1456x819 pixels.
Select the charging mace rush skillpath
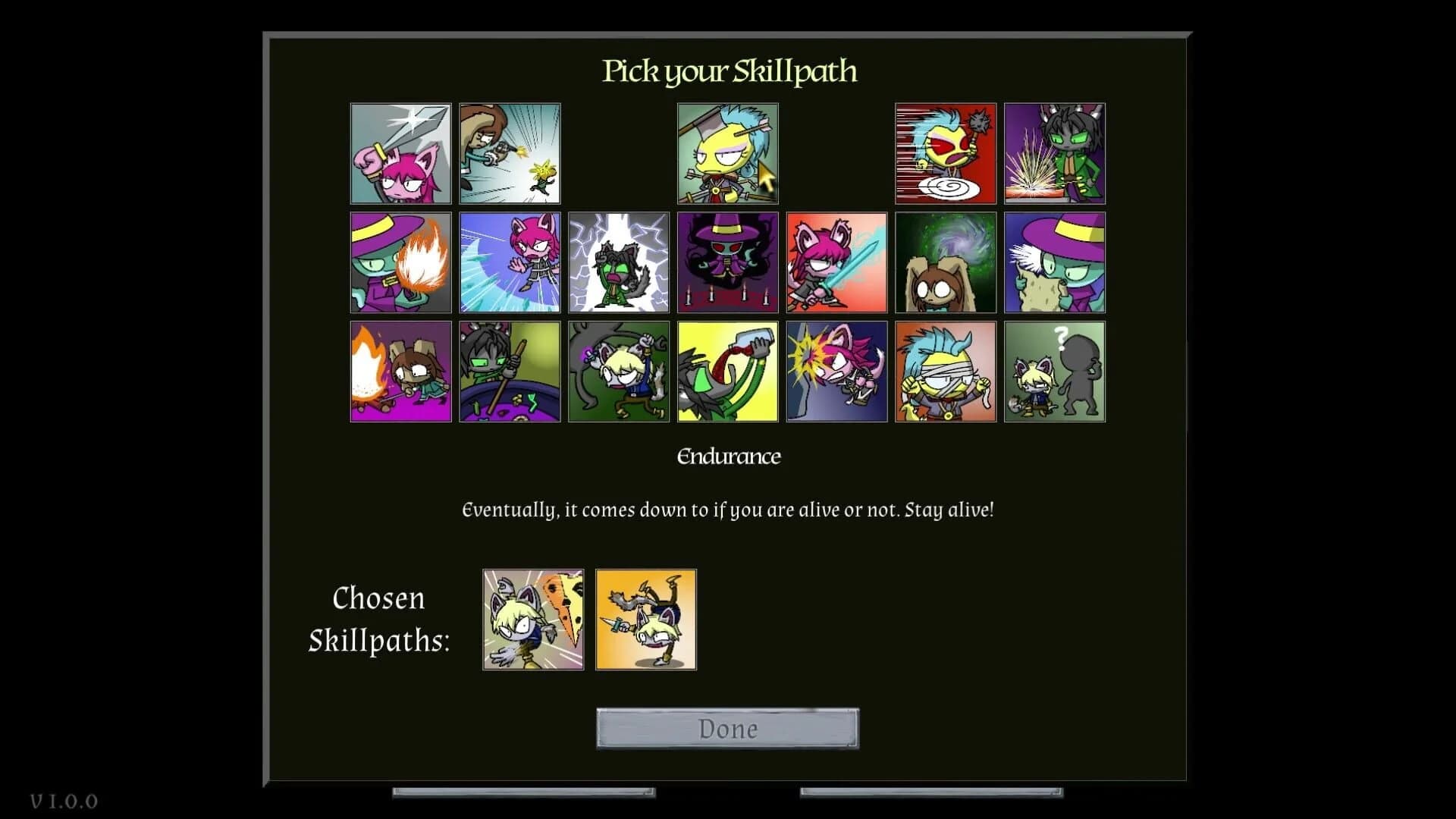(x=945, y=153)
